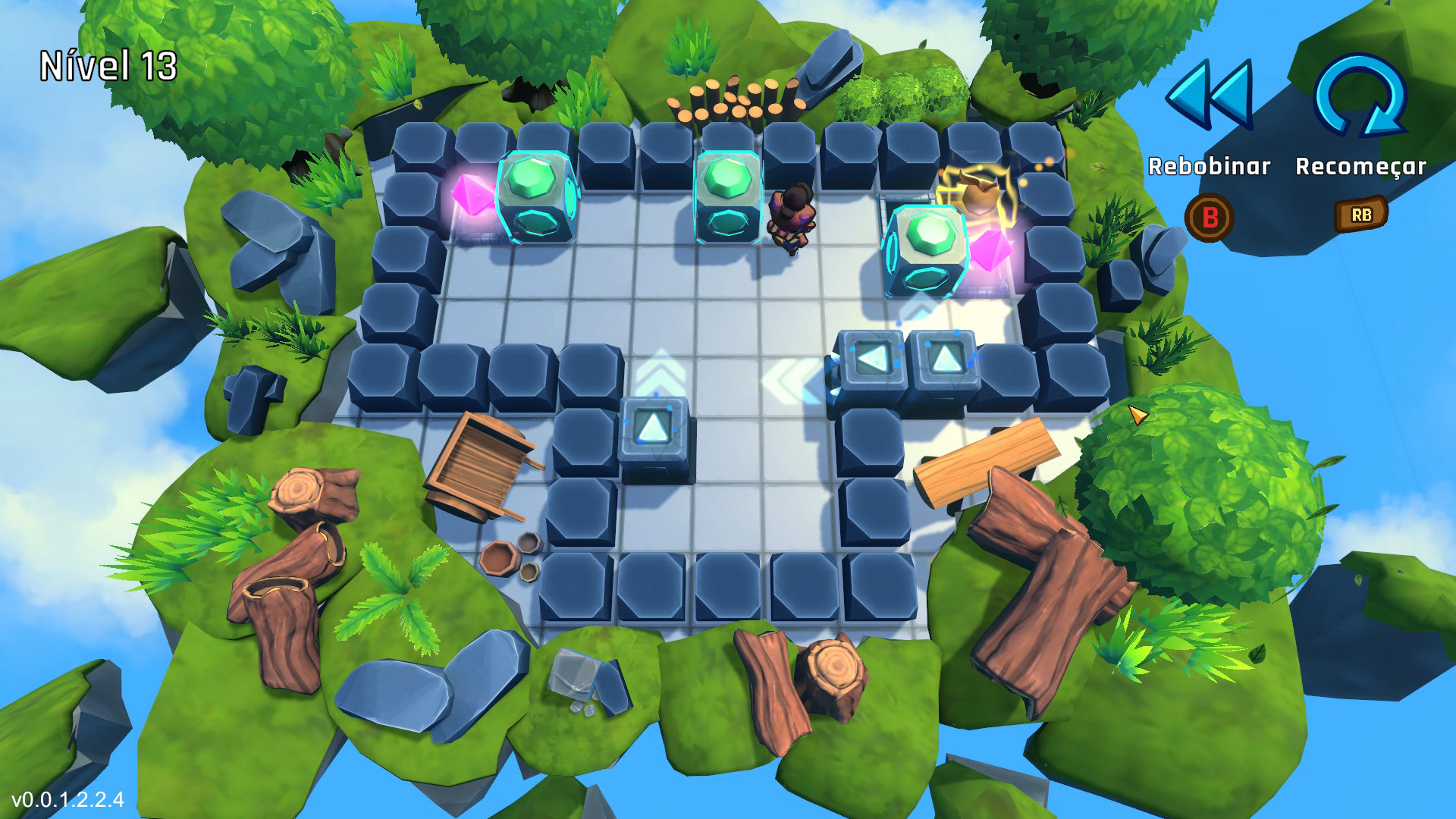This screenshot has height=819, width=1456.
Task: Select the Nível 13 level label
Action: 108,64
